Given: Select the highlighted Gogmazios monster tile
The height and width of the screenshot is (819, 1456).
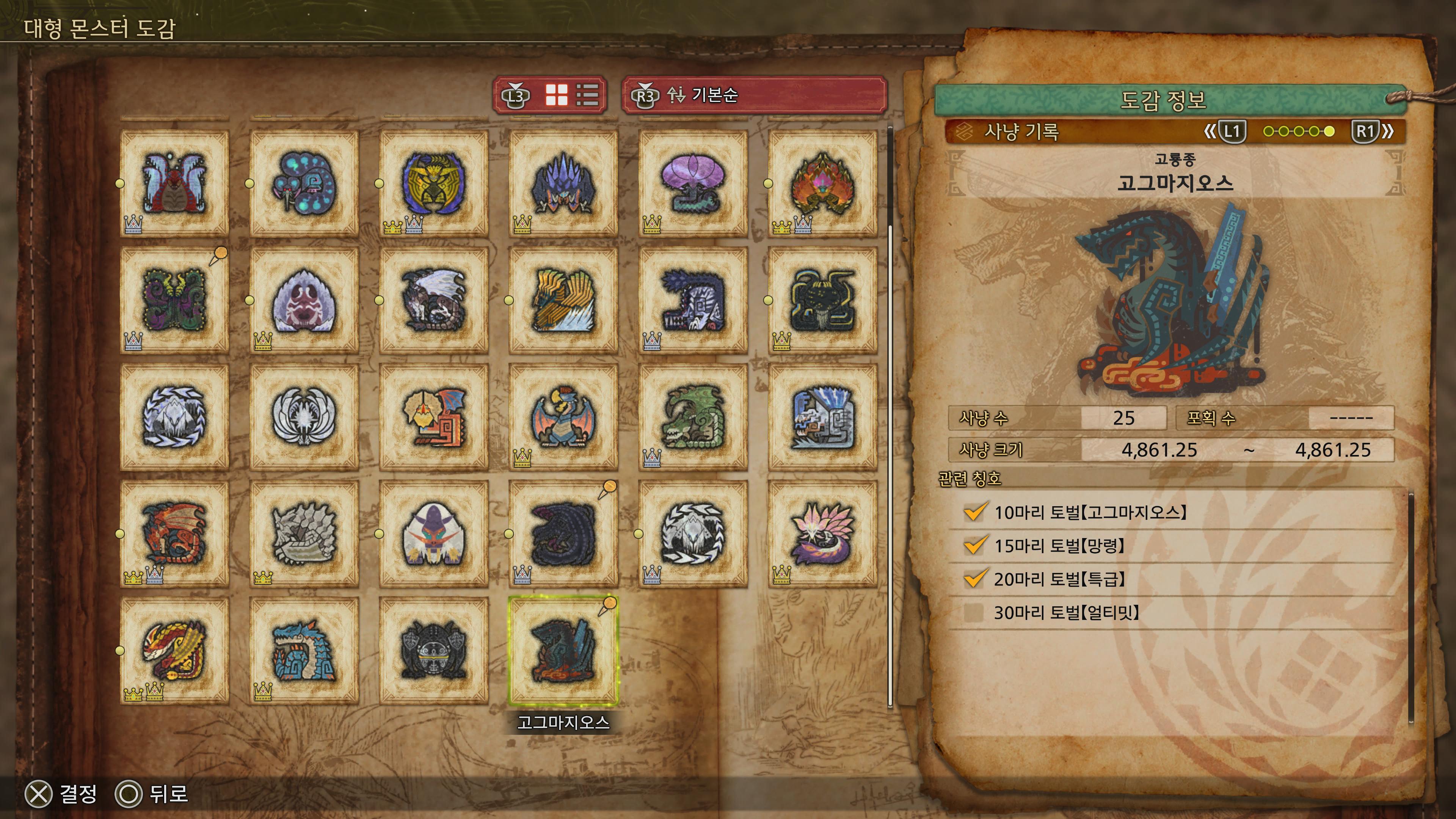Looking at the screenshot, I should click(563, 650).
